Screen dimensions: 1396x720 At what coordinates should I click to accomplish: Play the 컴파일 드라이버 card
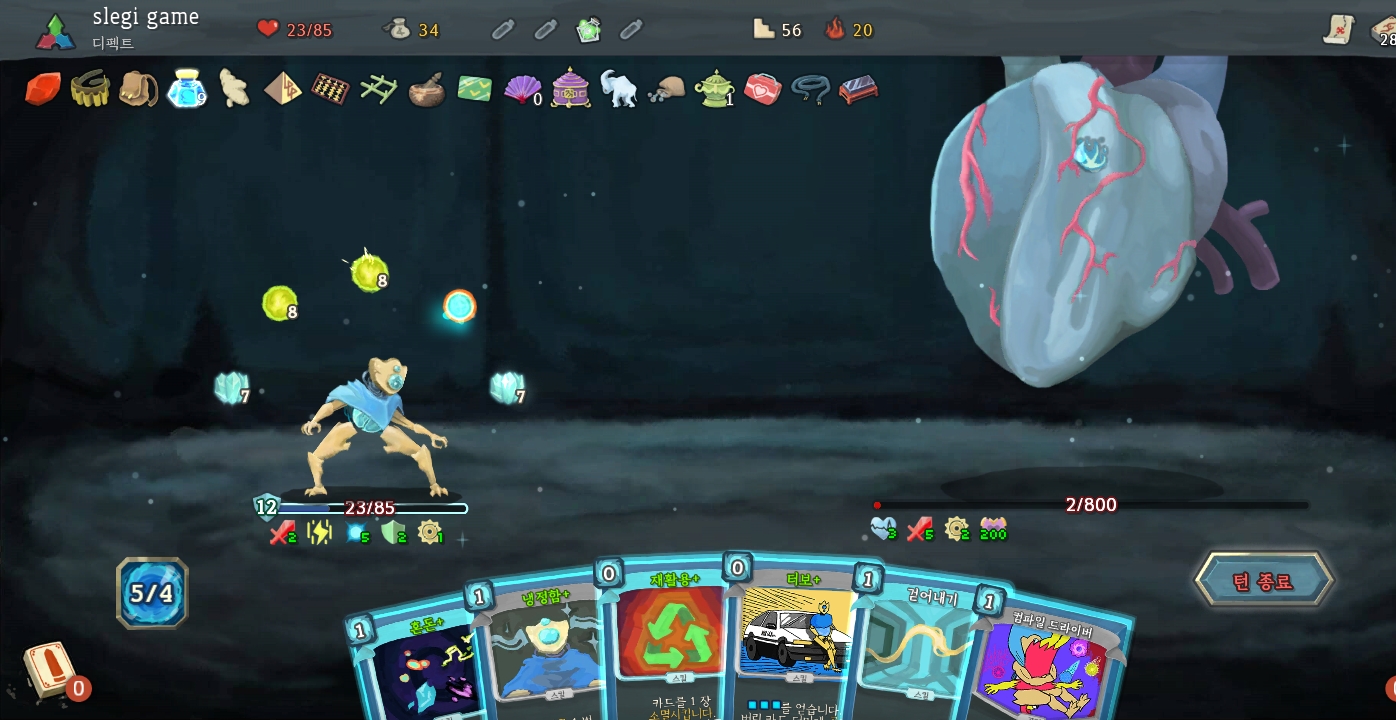pyautogui.click(x=1045, y=665)
